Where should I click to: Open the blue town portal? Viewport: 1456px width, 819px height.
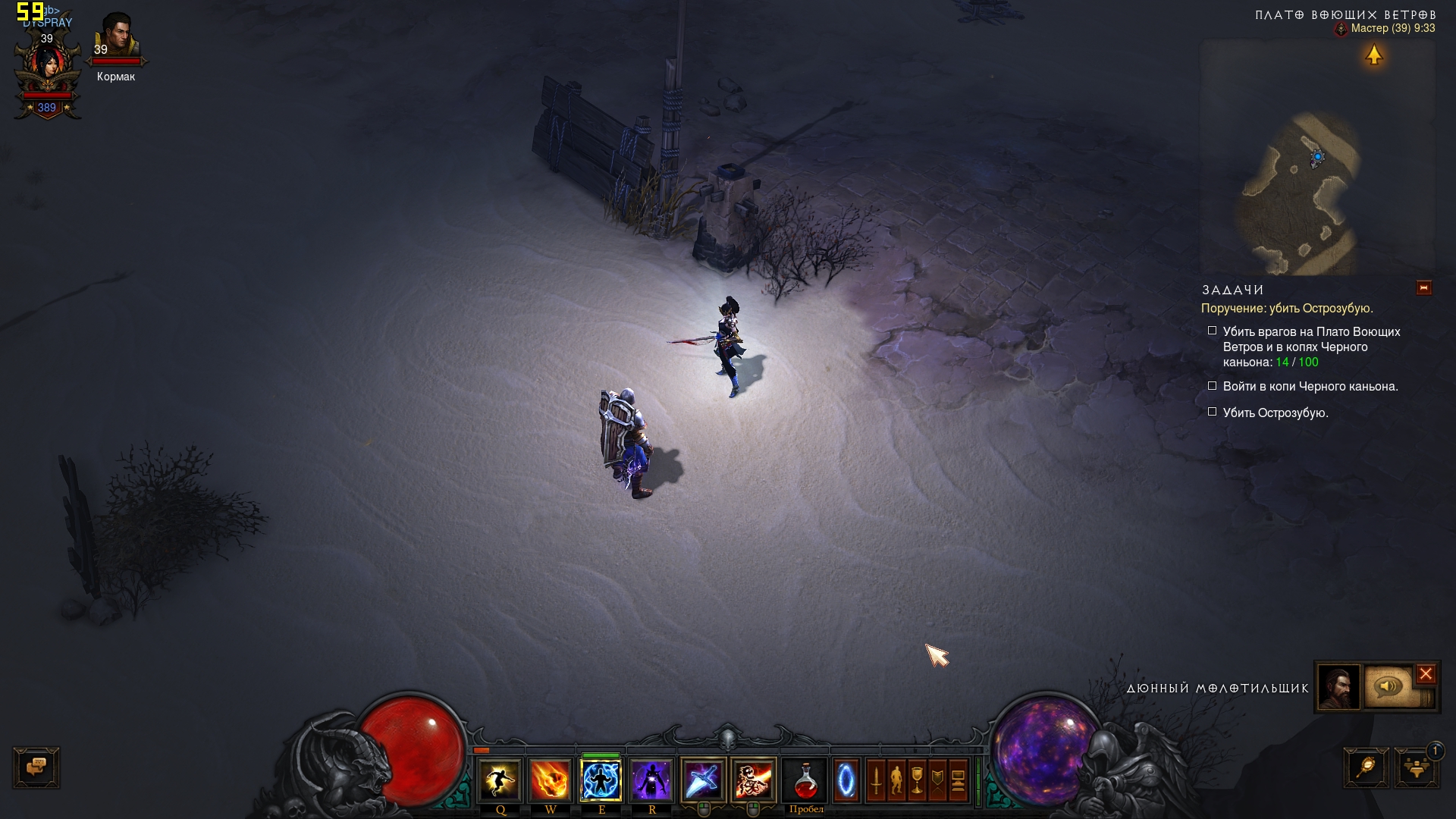pos(846,780)
